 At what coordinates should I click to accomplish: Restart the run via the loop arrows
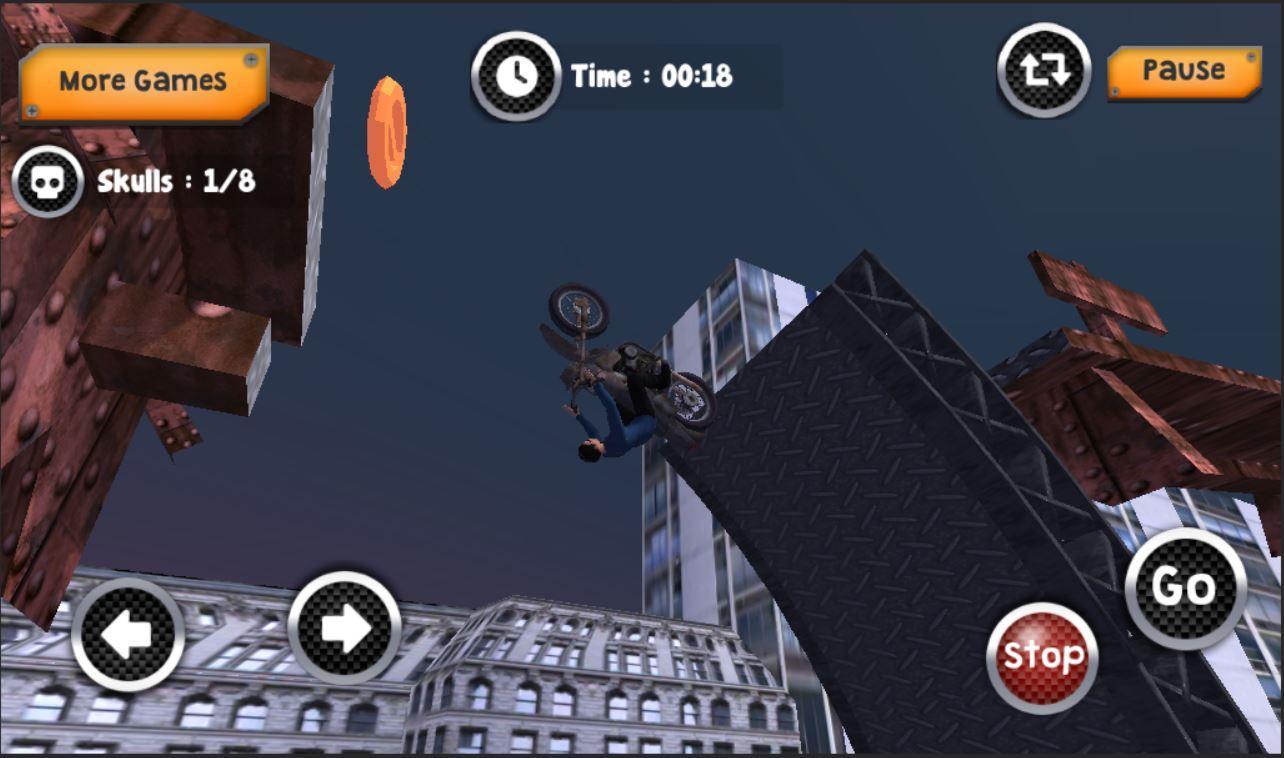[x=1044, y=72]
